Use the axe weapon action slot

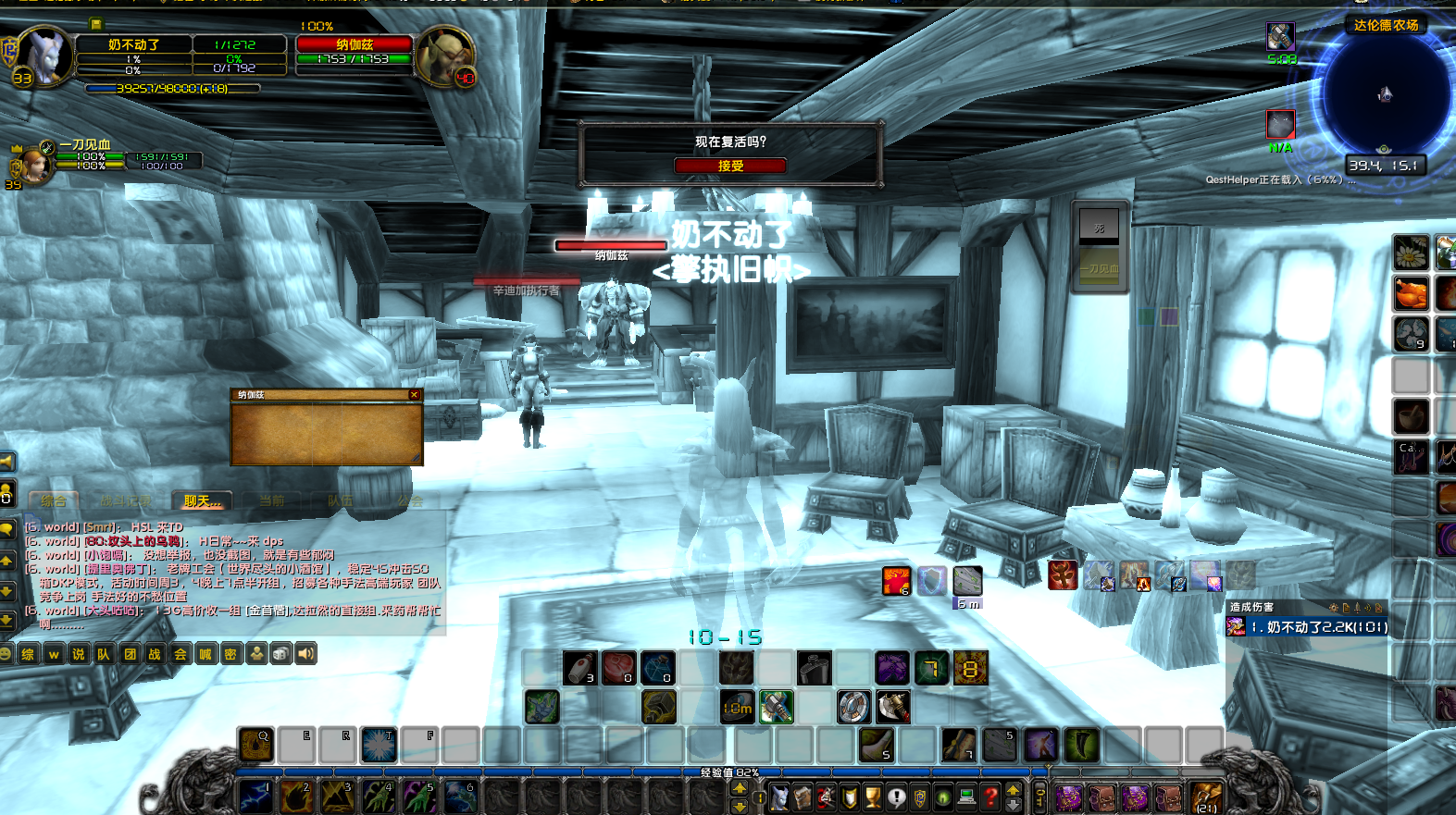[x=892, y=707]
